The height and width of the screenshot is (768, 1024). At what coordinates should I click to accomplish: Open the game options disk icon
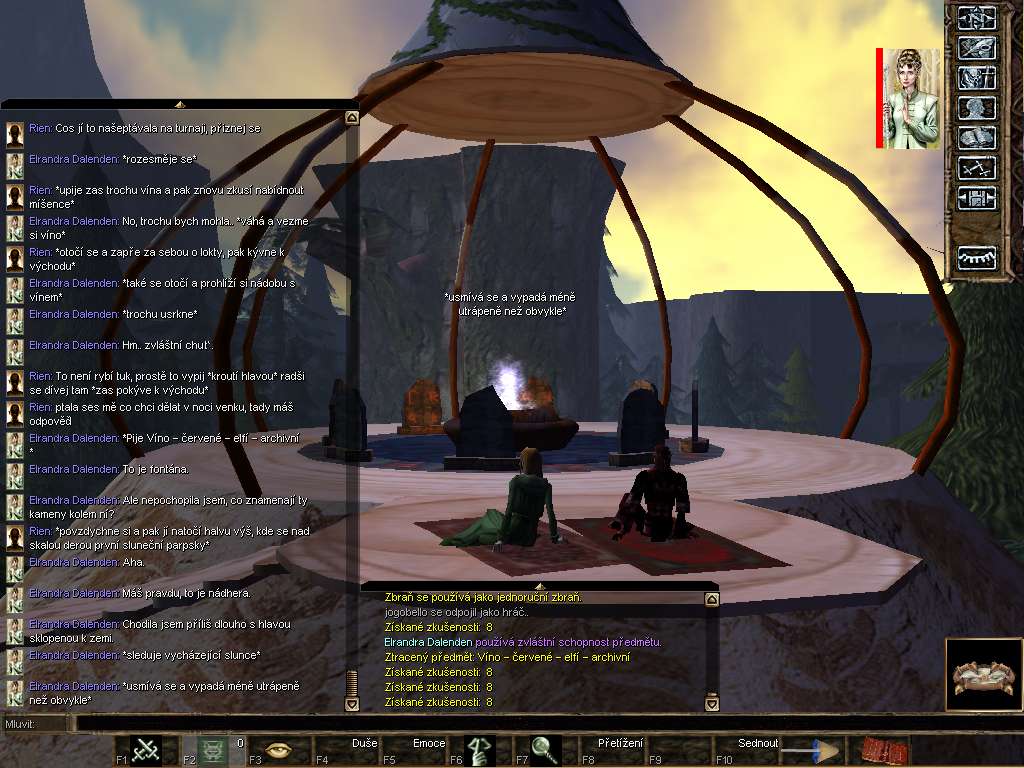(x=975, y=198)
